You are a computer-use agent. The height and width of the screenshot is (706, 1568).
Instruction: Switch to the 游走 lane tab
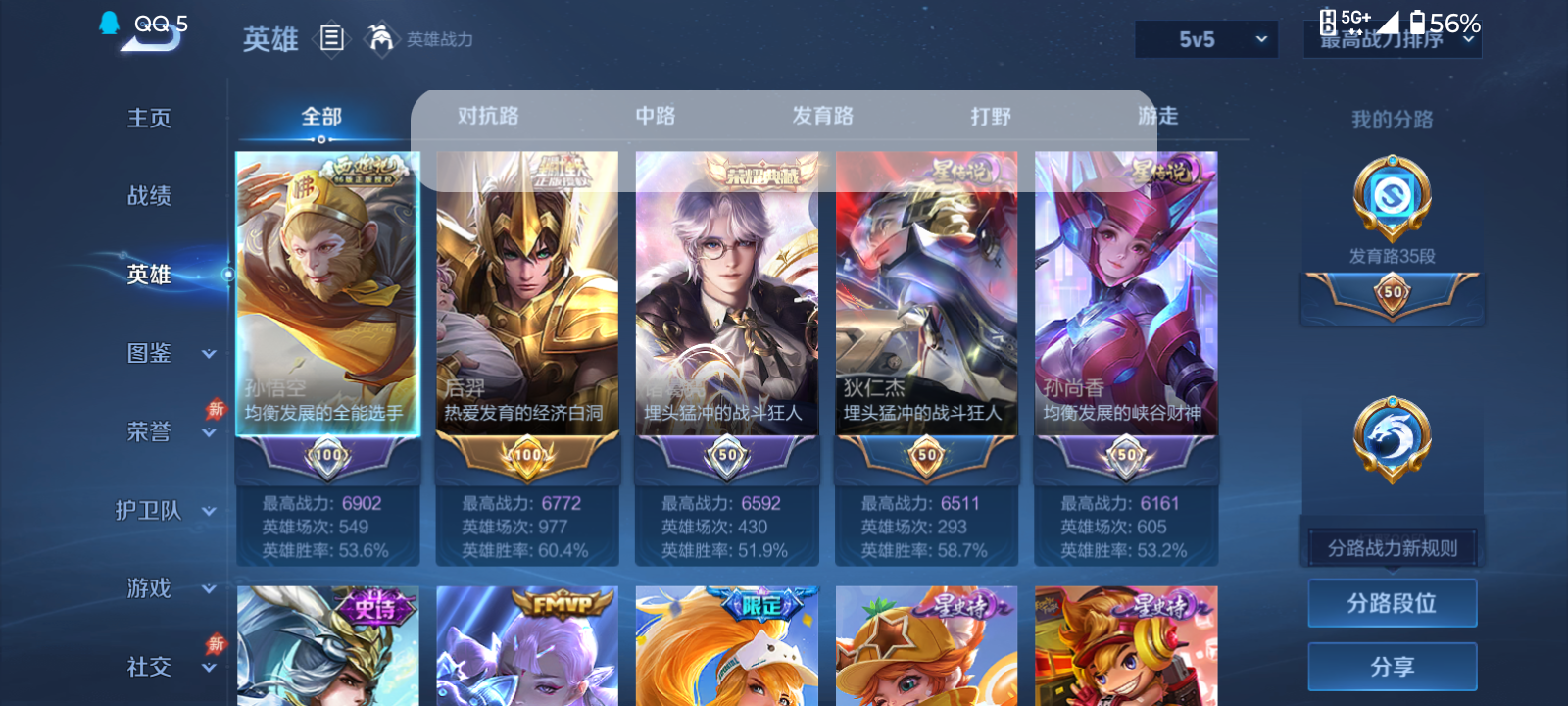coord(1157,115)
